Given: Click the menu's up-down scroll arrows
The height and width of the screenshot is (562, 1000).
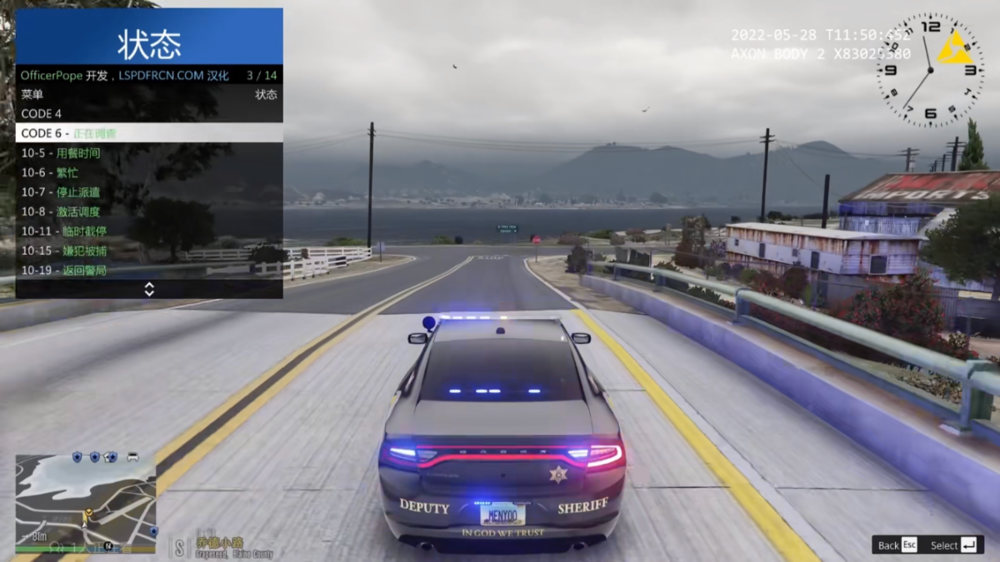Looking at the screenshot, I should 149,289.
